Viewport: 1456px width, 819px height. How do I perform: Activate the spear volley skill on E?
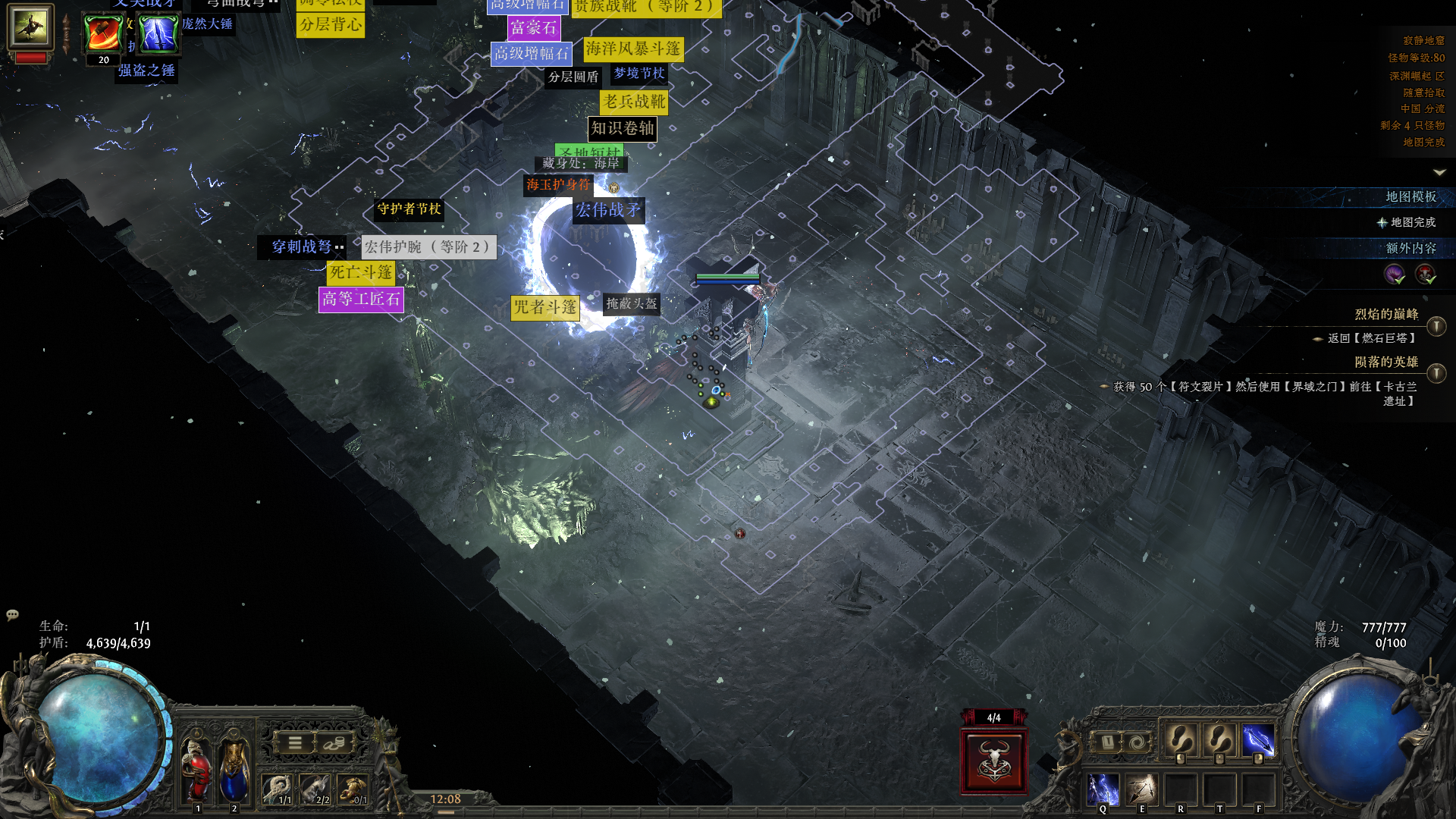pyautogui.click(x=1141, y=789)
